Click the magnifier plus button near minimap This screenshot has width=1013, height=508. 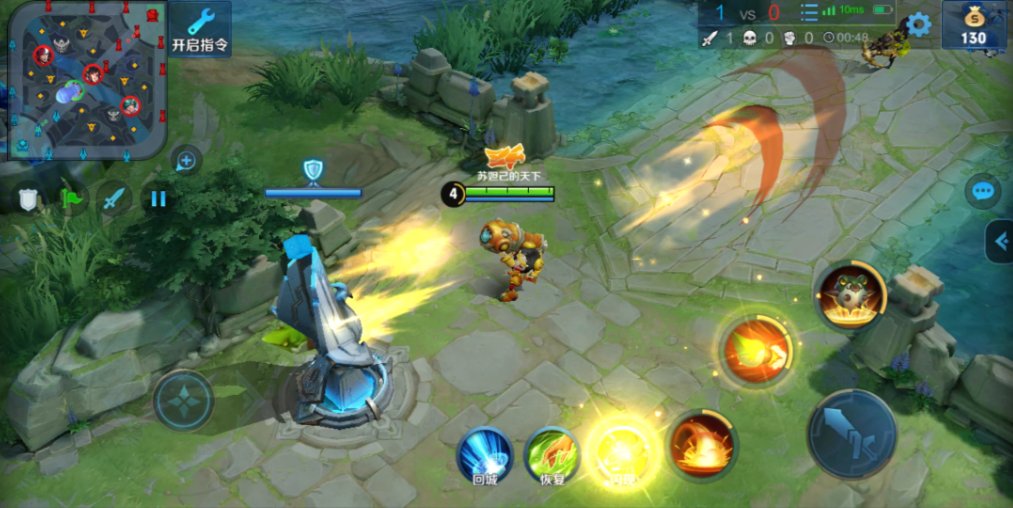click(186, 160)
